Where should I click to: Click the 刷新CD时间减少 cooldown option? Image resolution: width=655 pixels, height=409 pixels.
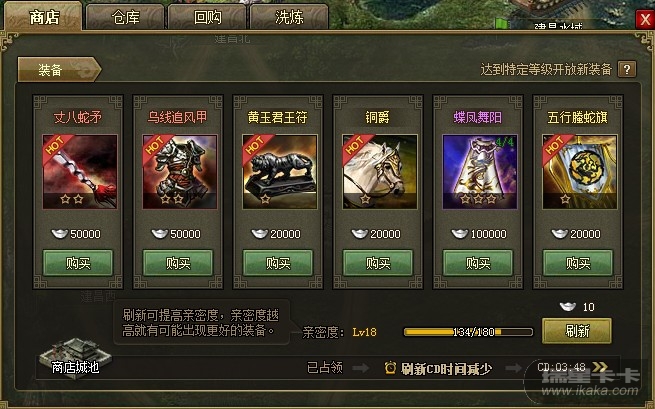point(438,368)
